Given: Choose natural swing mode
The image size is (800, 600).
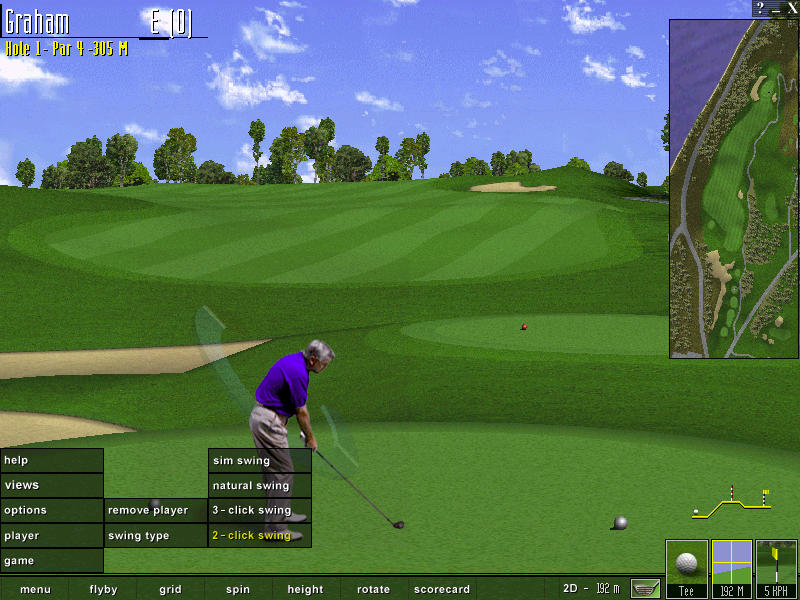Looking at the screenshot, I should [259, 486].
